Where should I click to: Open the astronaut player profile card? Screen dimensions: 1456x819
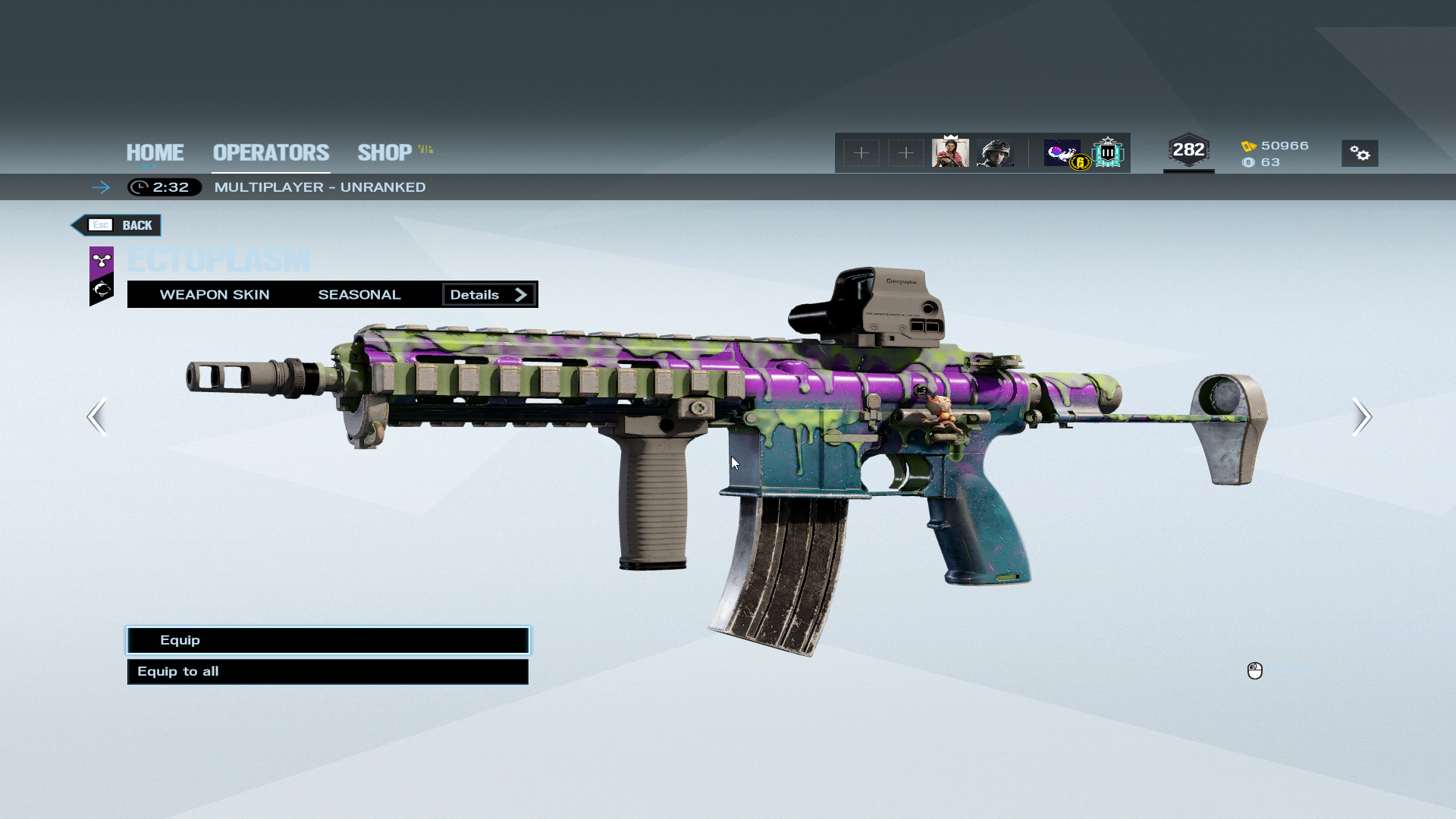pos(1063,152)
